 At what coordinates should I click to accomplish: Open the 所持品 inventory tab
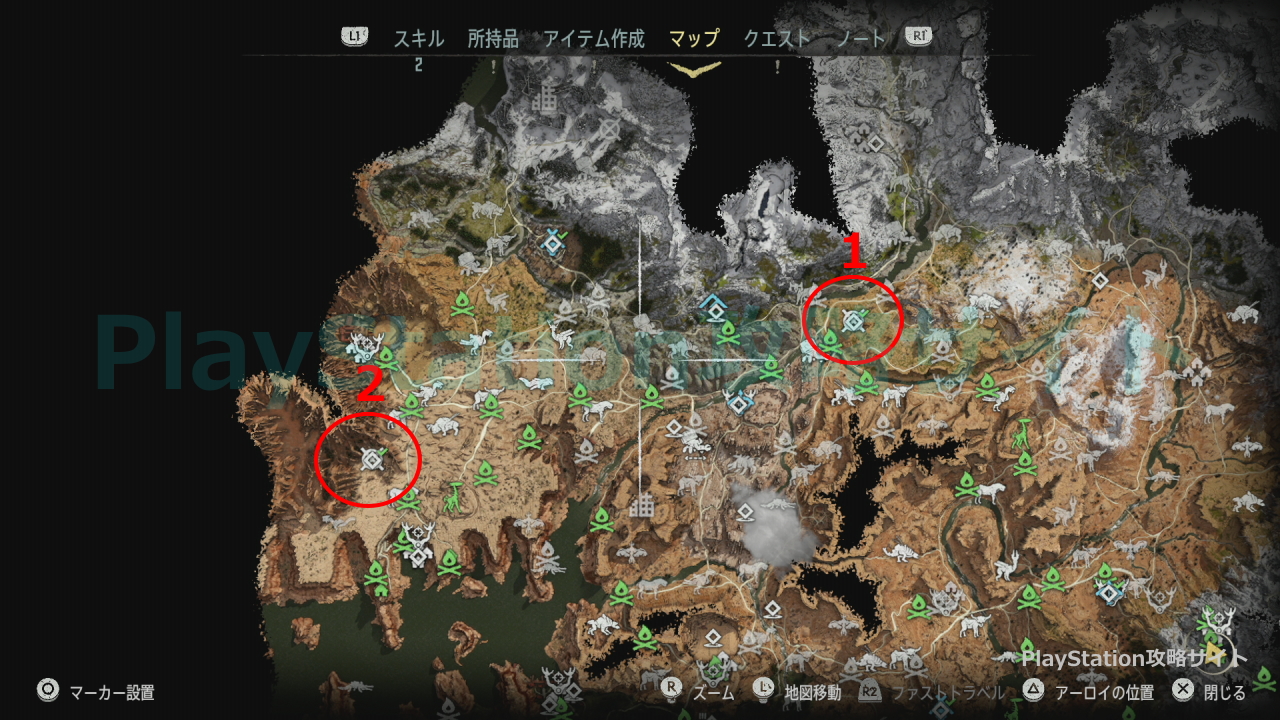[493, 39]
